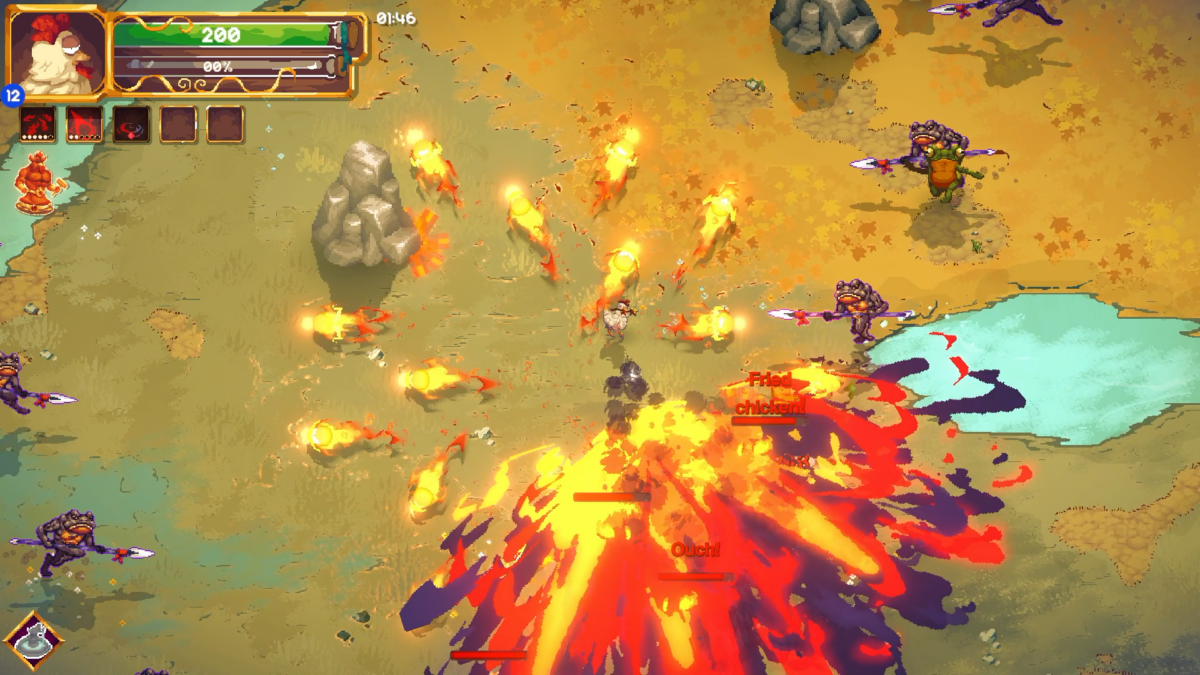This screenshot has height=675, width=1200.
Task: Select the red flames ability slot
Action: pyautogui.click(x=38, y=125)
